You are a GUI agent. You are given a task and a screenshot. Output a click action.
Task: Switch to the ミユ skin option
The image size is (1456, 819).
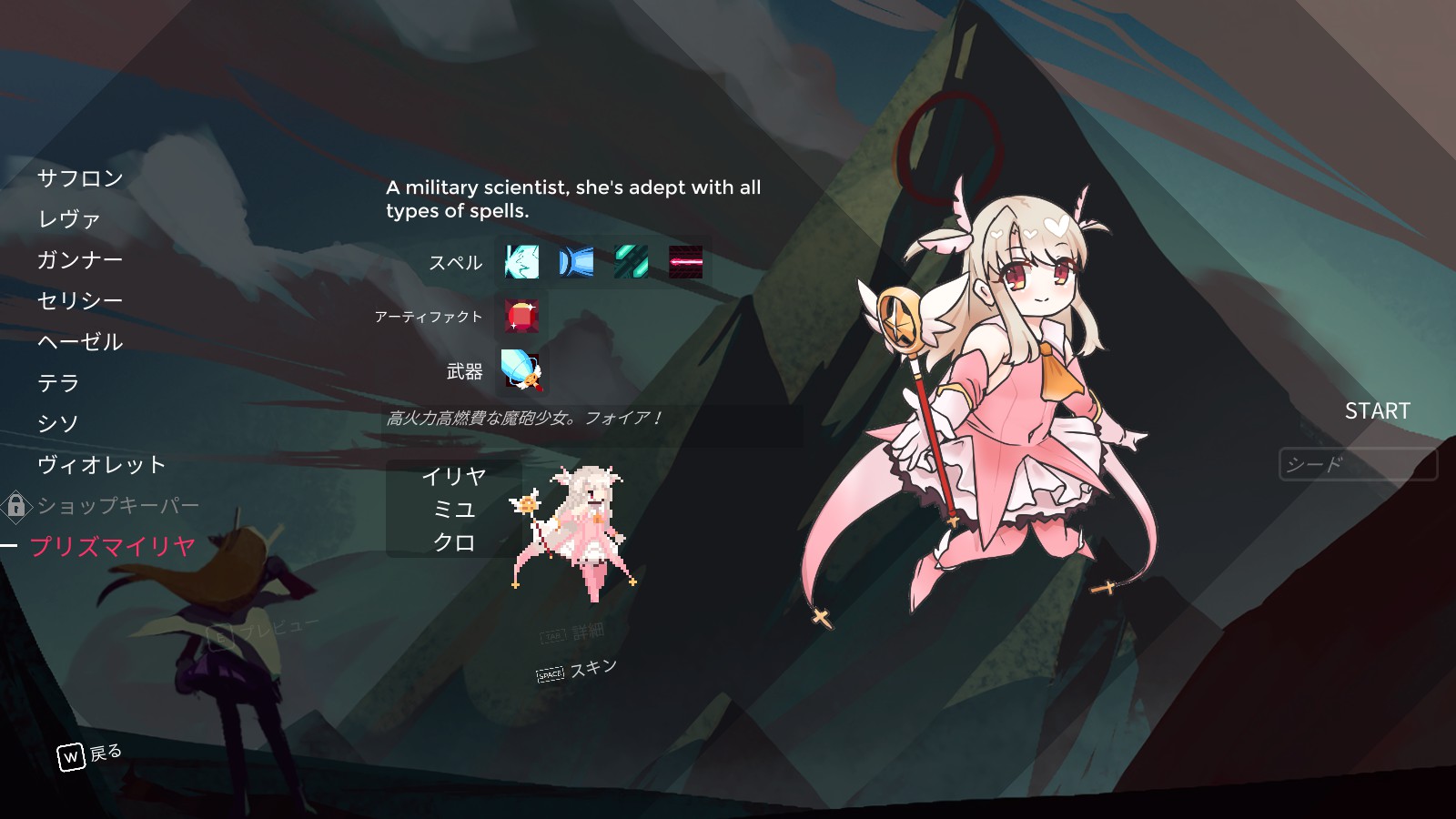click(x=457, y=510)
